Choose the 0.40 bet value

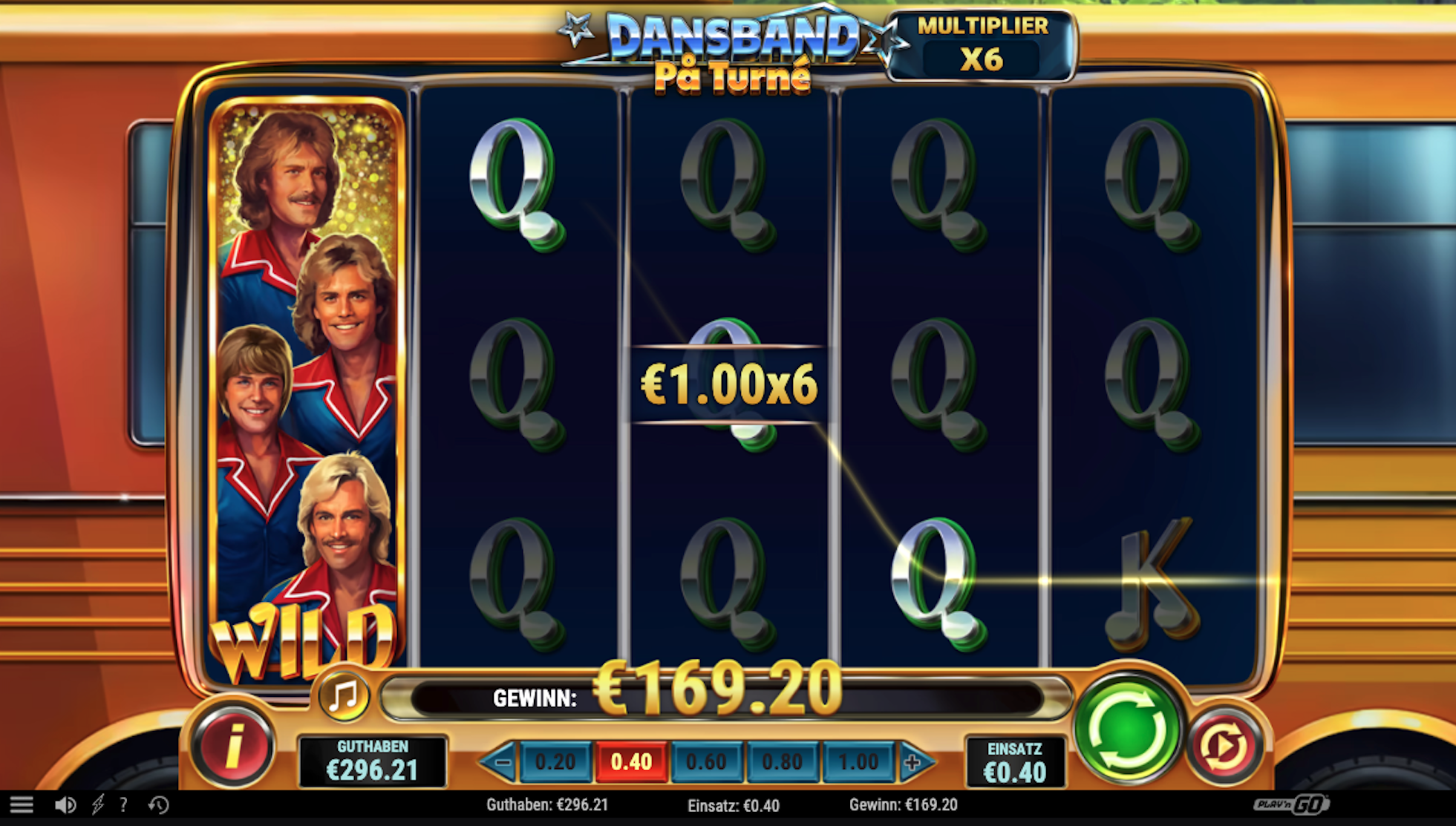631,762
